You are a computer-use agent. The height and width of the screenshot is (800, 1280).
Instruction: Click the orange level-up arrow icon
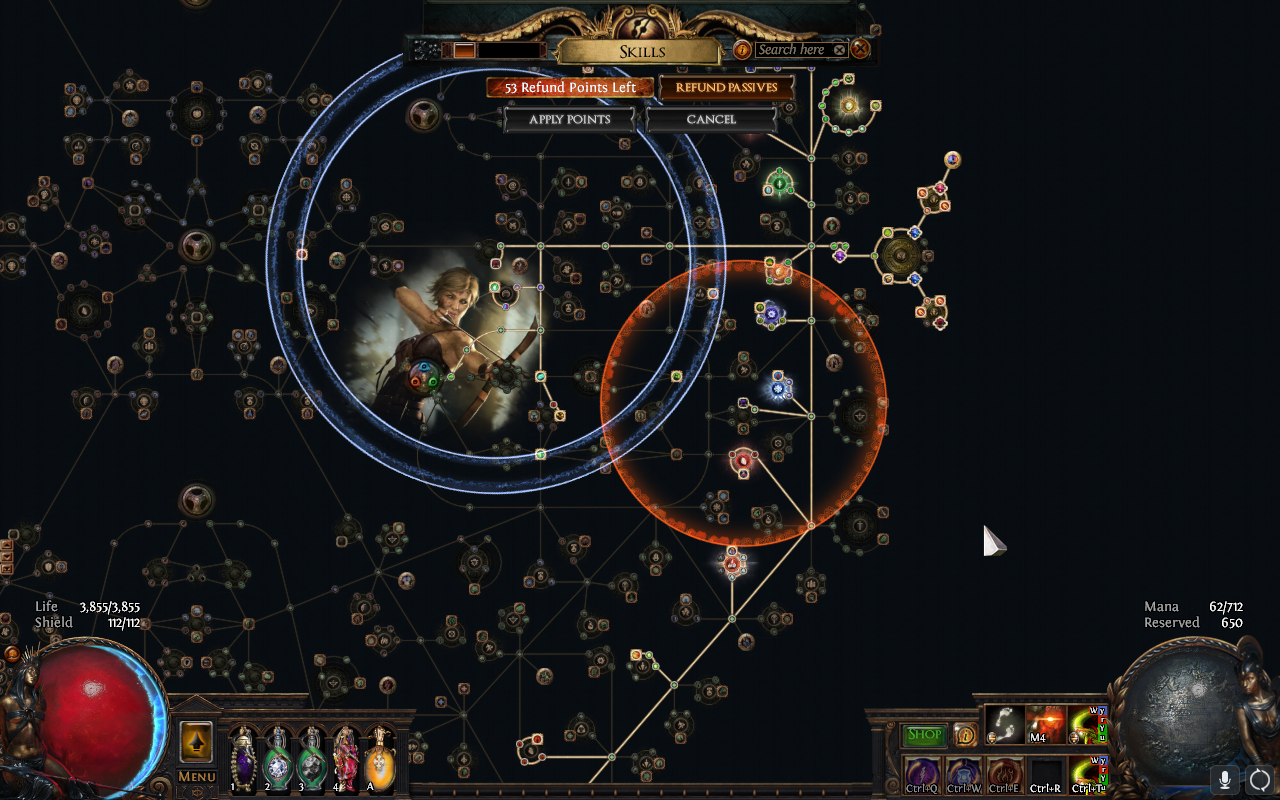(x=196, y=742)
